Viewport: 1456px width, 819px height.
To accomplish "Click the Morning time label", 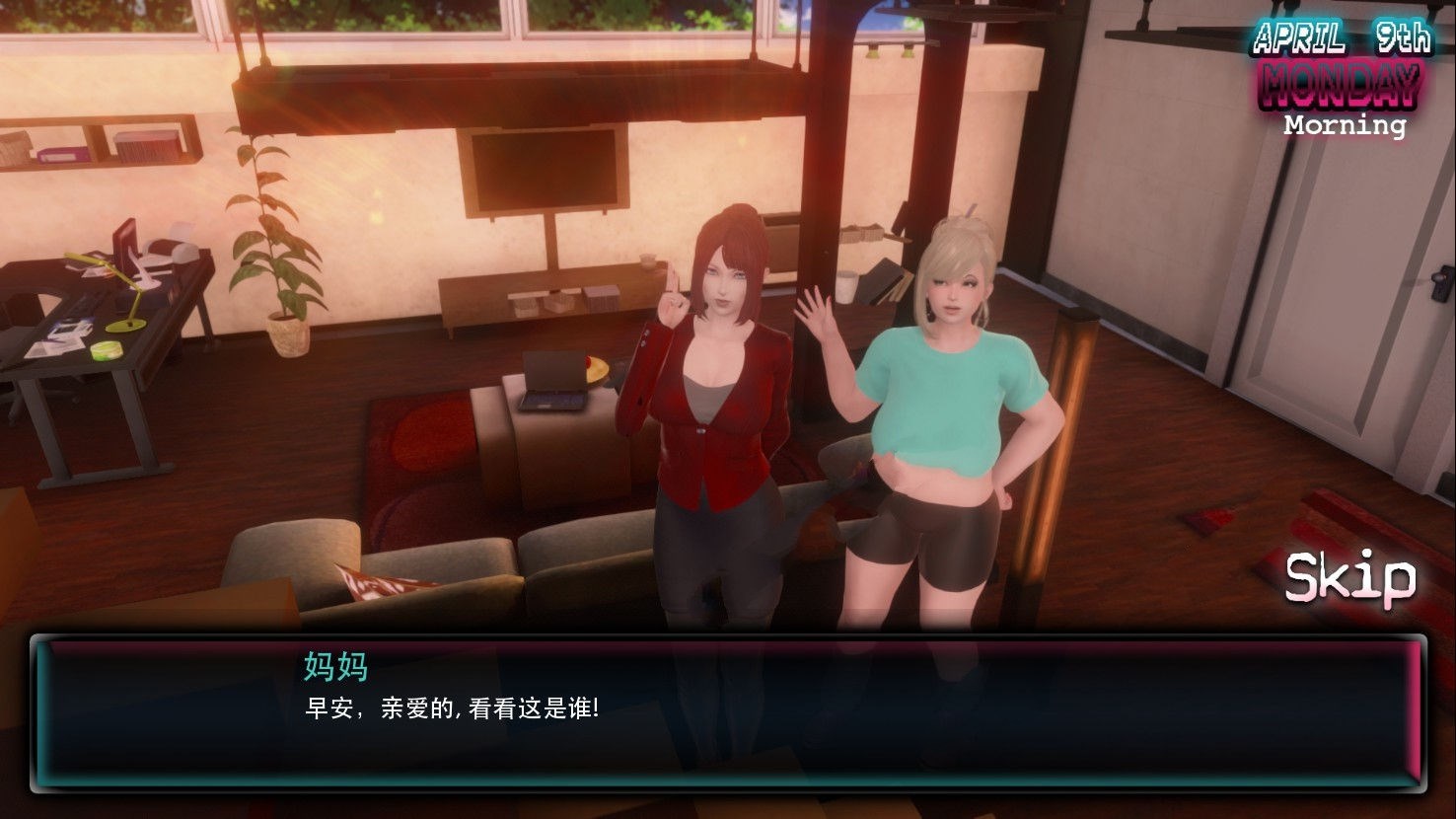I will tap(1343, 126).
